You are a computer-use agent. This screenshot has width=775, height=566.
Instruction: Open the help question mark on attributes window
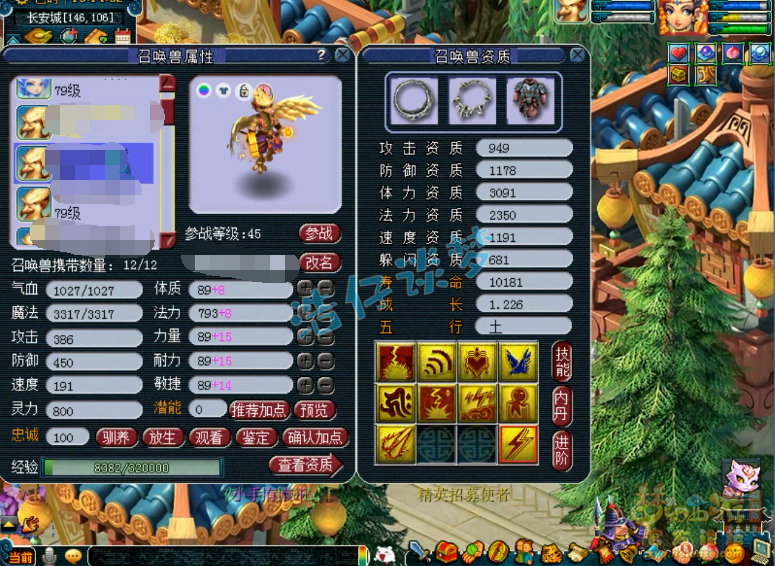tap(321, 56)
